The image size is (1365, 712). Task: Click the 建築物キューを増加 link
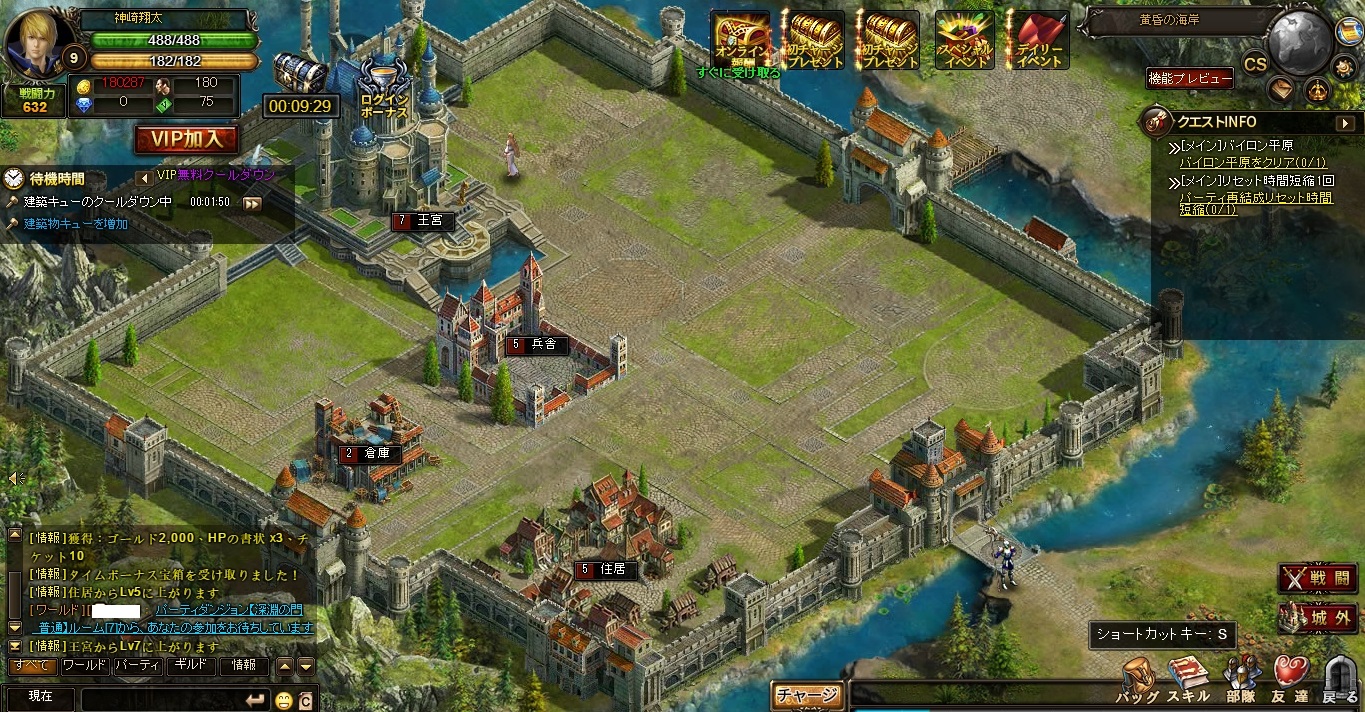click(77, 224)
